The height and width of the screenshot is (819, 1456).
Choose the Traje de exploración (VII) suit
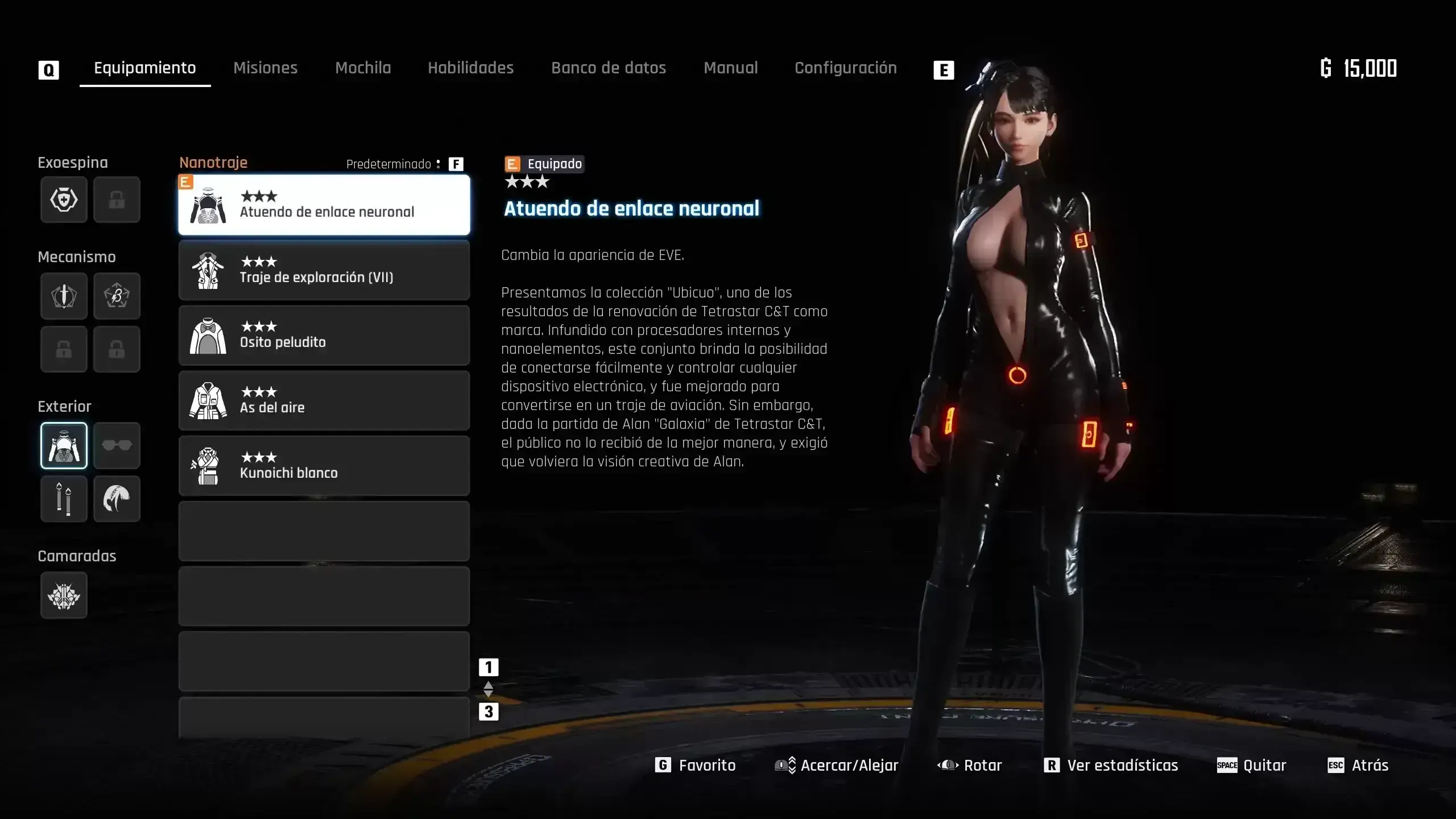point(324,270)
